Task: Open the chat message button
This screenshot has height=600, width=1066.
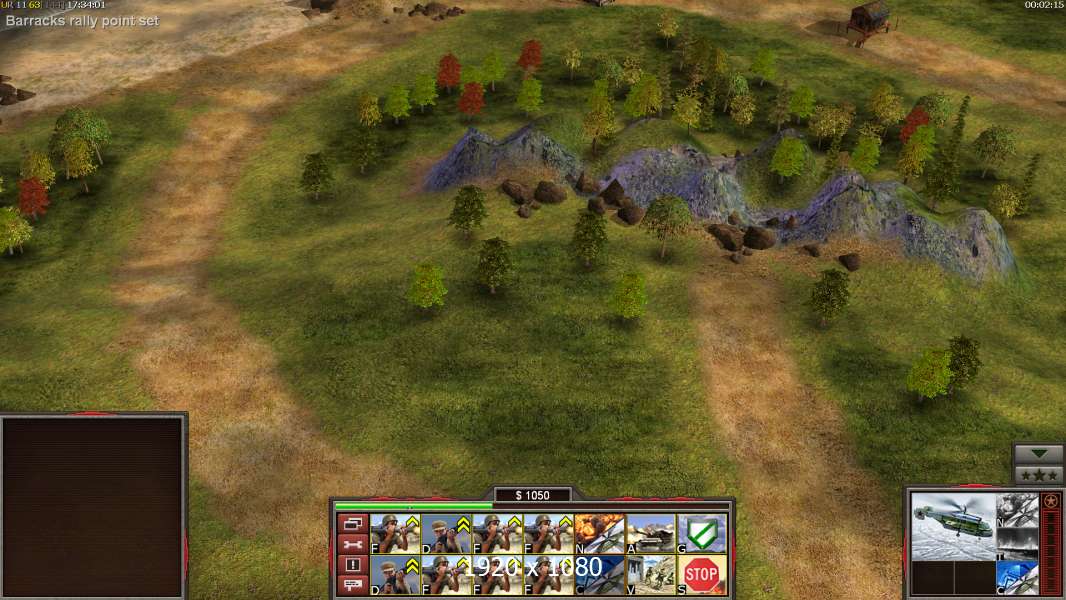Action: coord(352,585)
